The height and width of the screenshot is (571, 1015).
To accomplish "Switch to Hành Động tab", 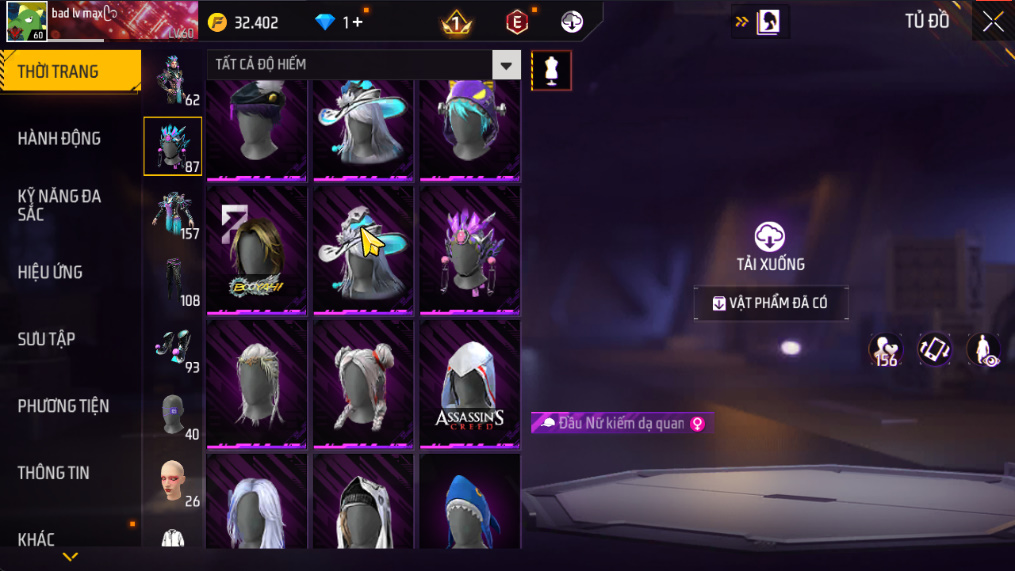I will 59,138.
